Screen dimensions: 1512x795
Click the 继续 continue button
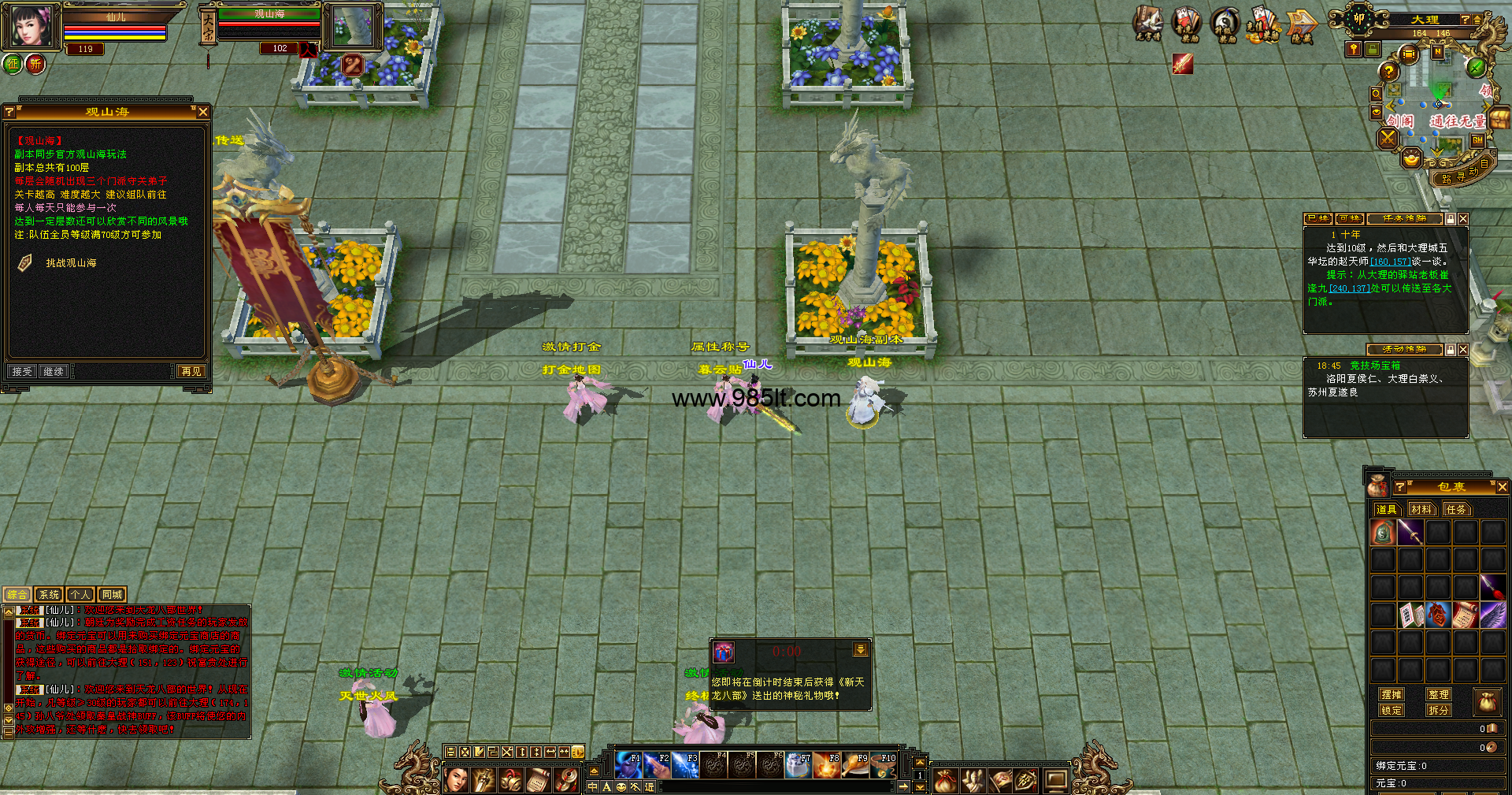point(54,371)
